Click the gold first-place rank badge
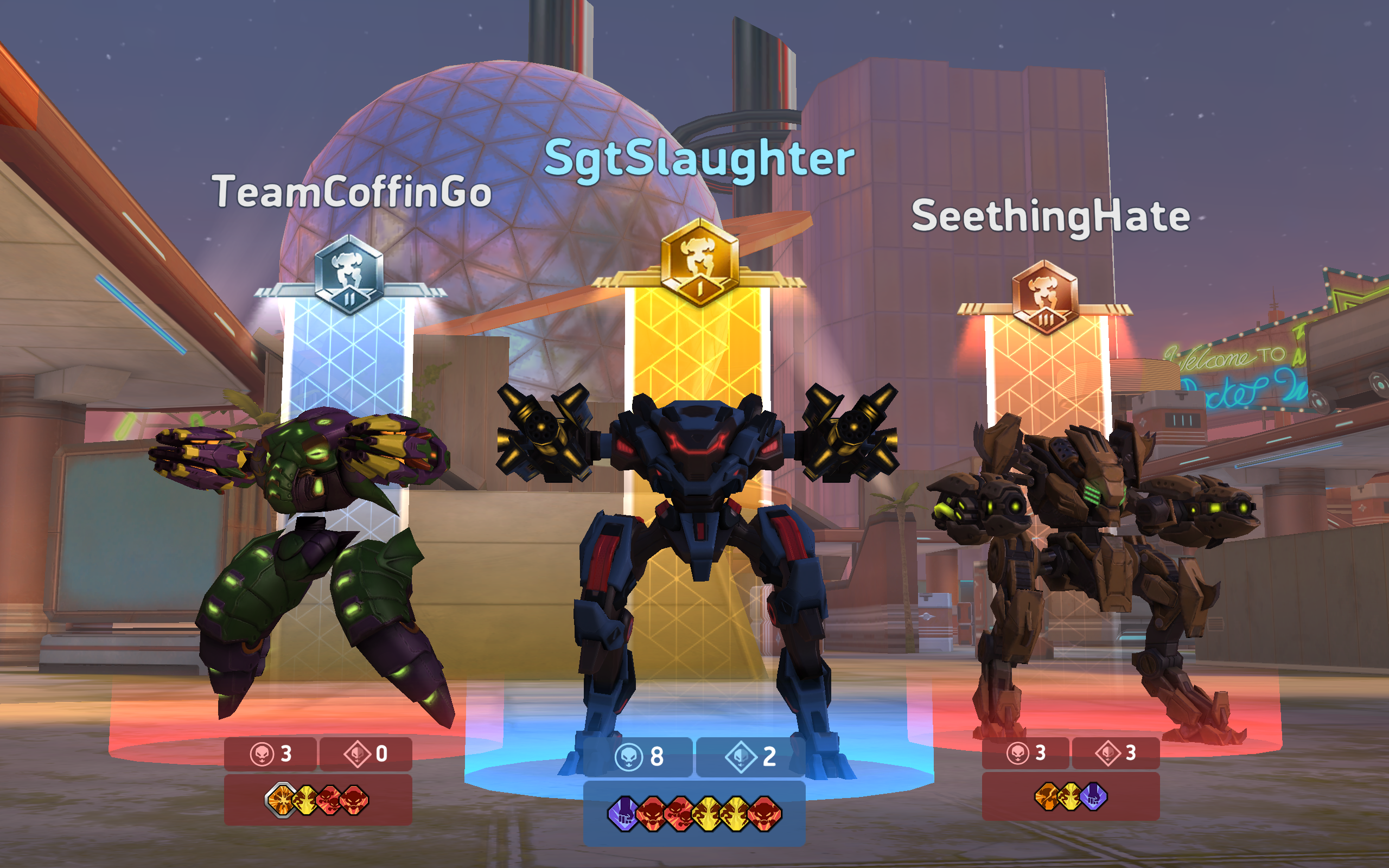The height and width of the screenshot is (868, 1389). 699,263
